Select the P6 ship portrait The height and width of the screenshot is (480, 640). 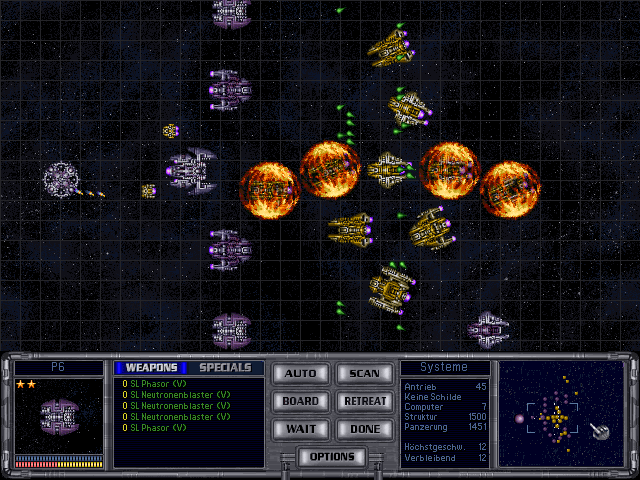(x=58, y=415)
